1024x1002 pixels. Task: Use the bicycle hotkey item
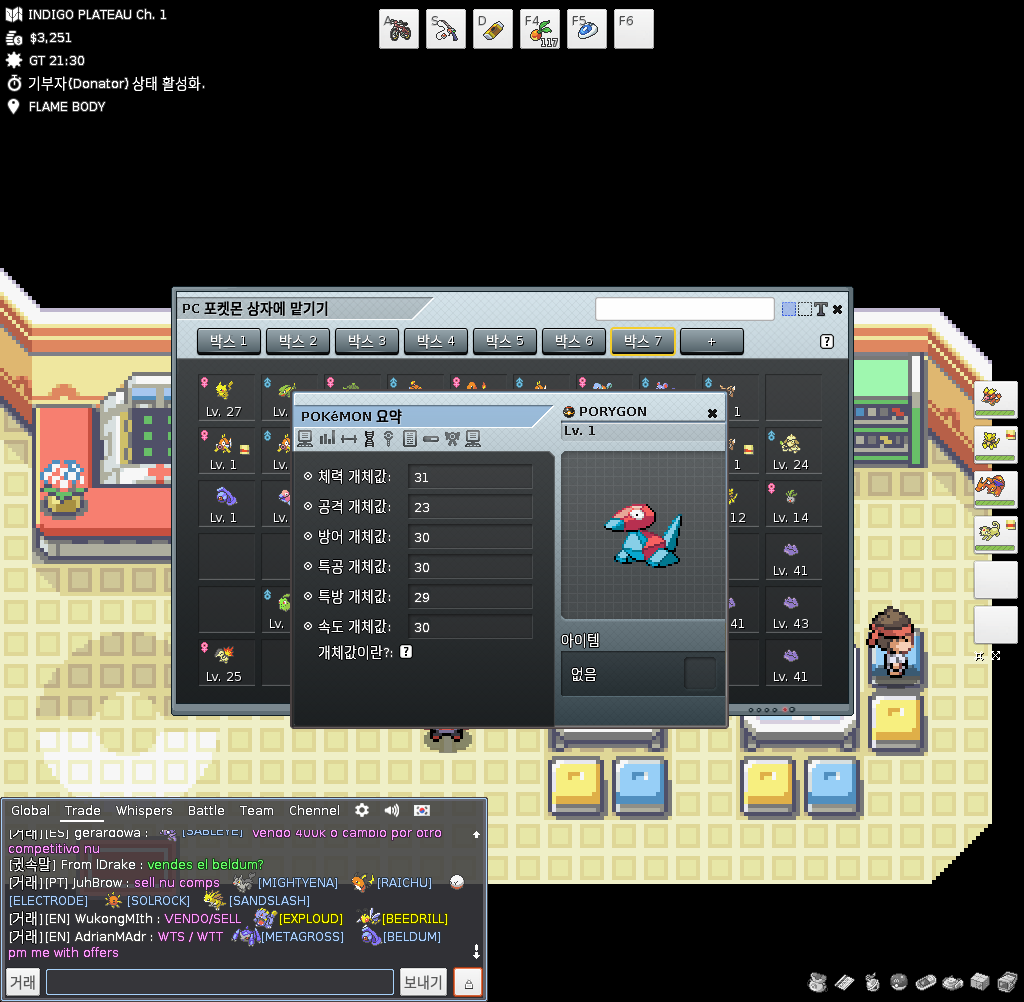398,29
